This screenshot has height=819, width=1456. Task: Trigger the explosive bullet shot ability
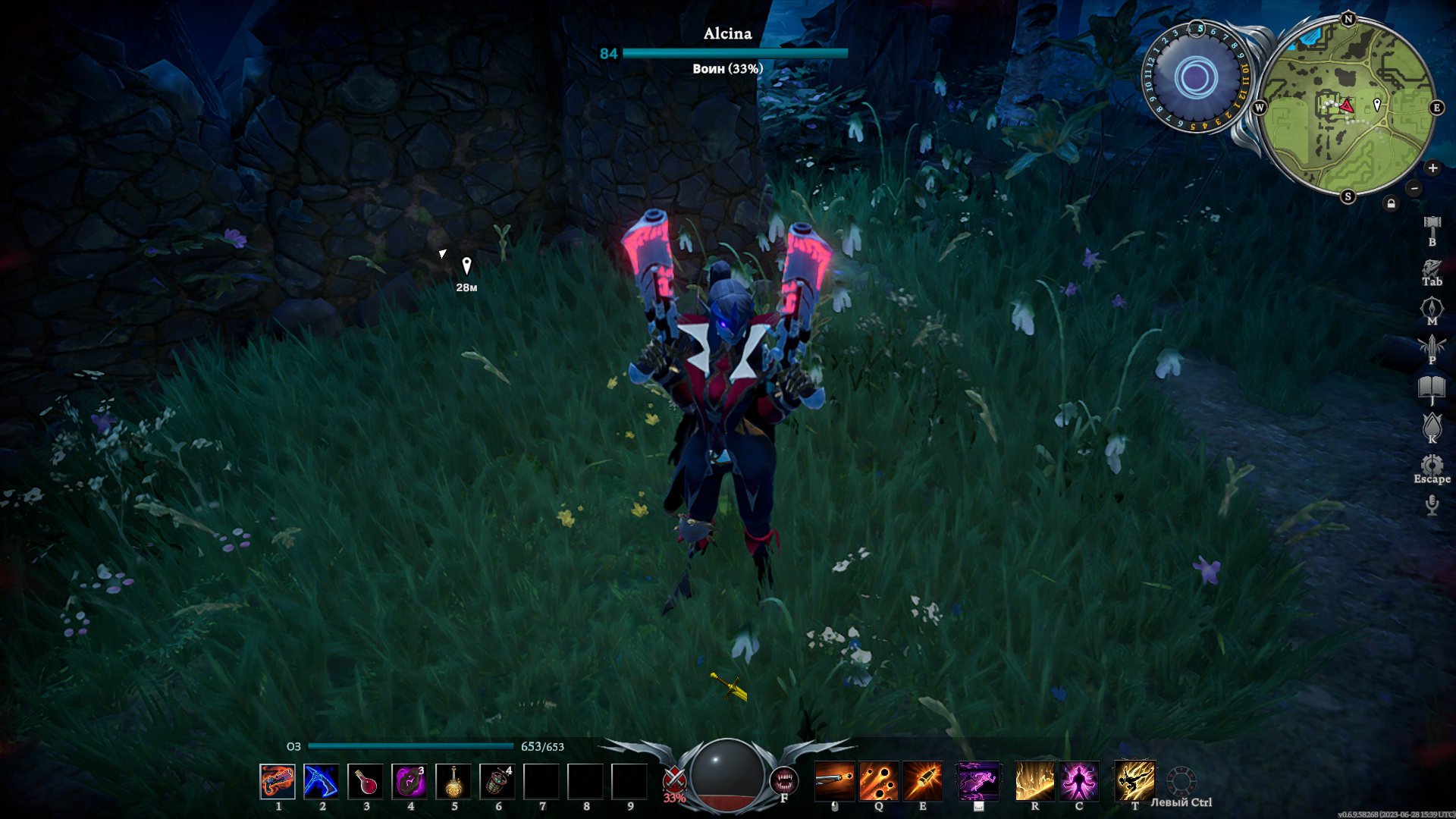coord(922,781)
